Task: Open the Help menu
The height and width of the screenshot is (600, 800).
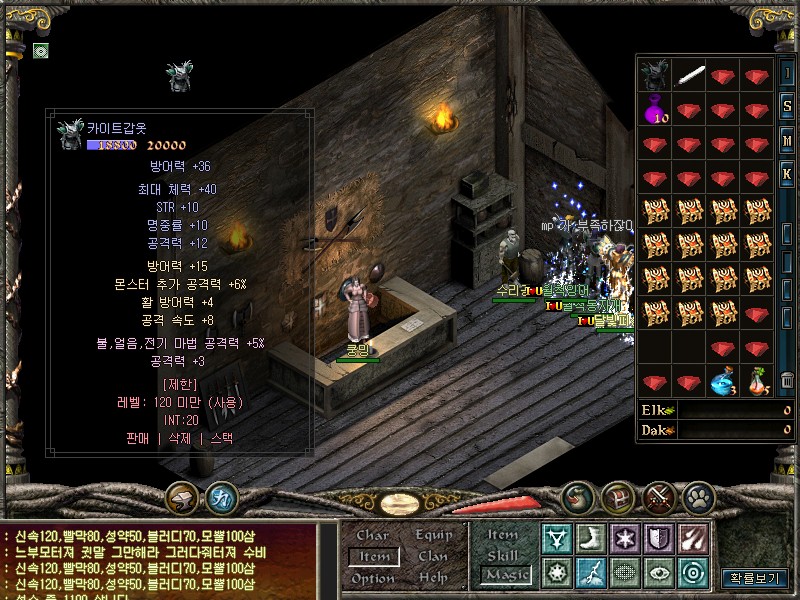Action: tap(433, 578)
